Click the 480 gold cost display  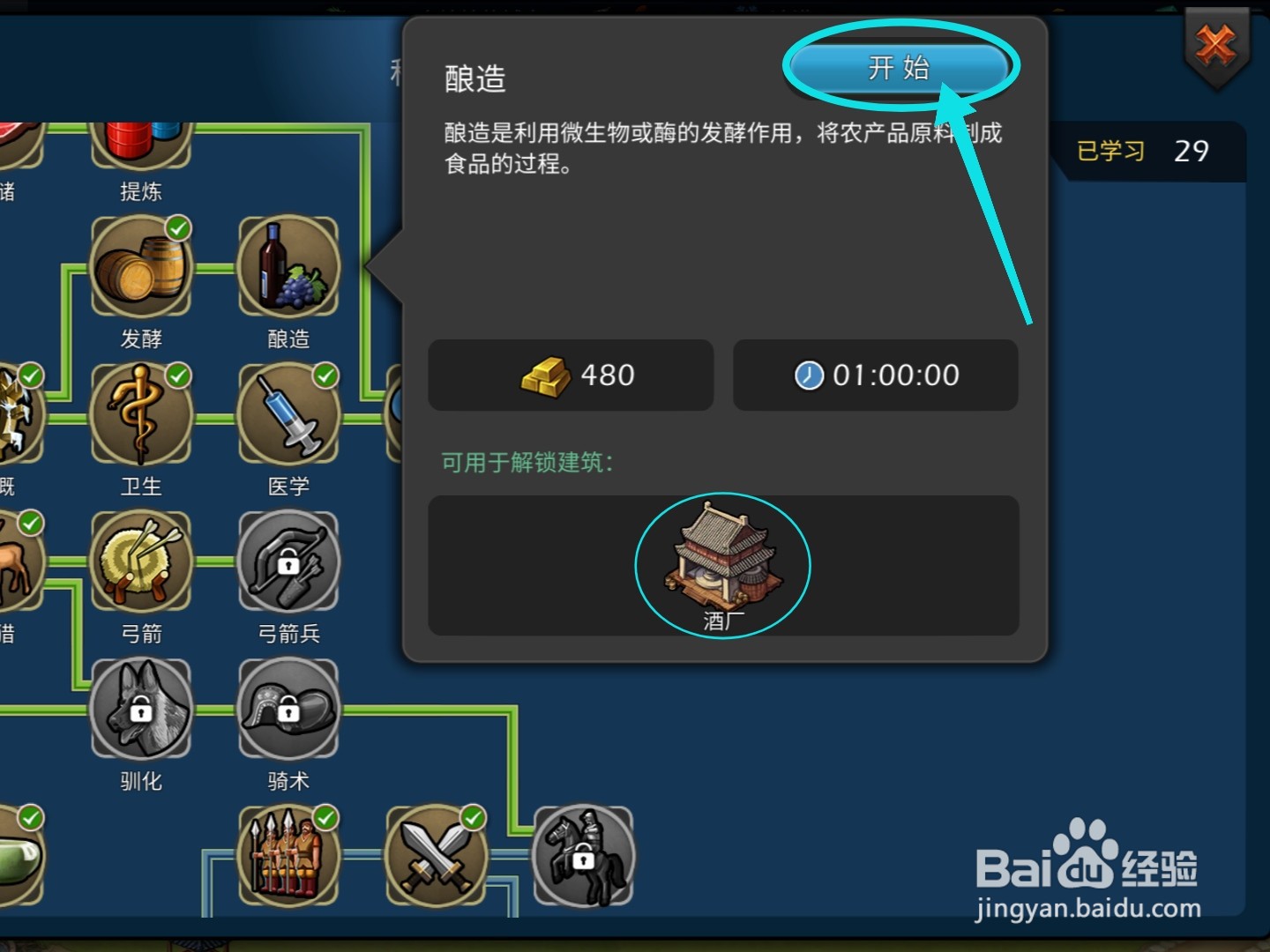point(570,376)
